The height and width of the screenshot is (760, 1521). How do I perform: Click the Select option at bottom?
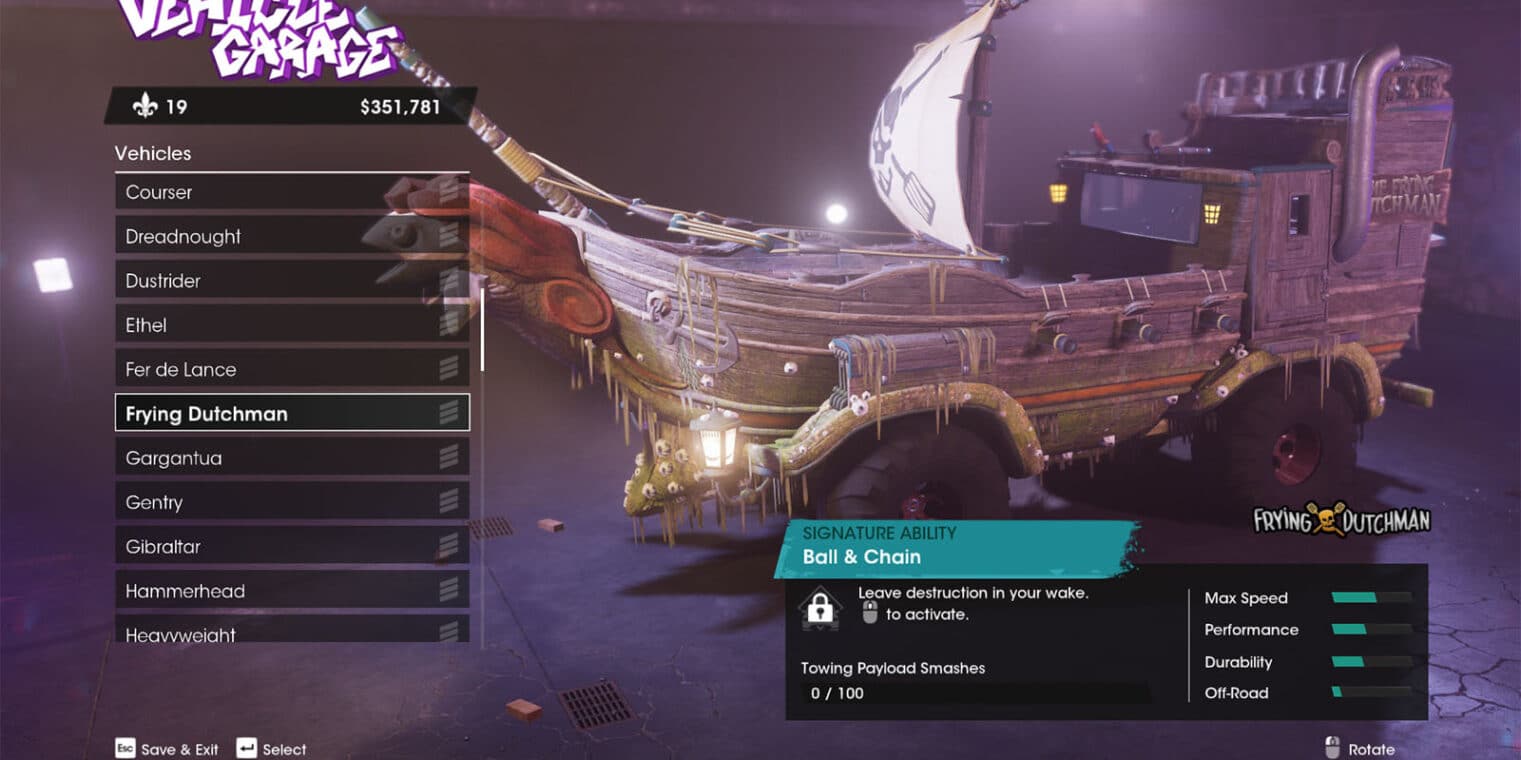[272, 749]
